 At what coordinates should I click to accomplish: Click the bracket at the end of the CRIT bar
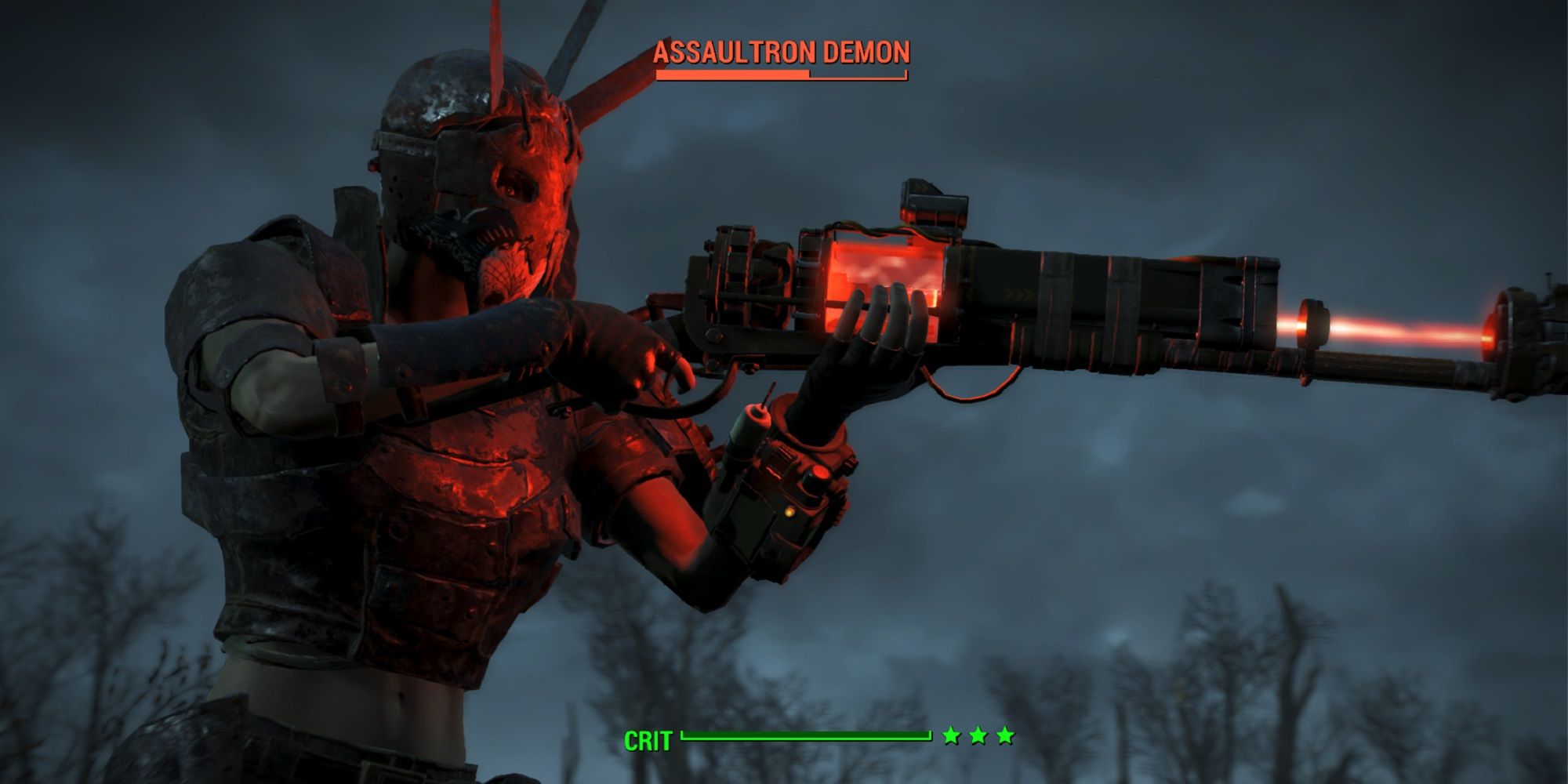(x=931, y=735)
